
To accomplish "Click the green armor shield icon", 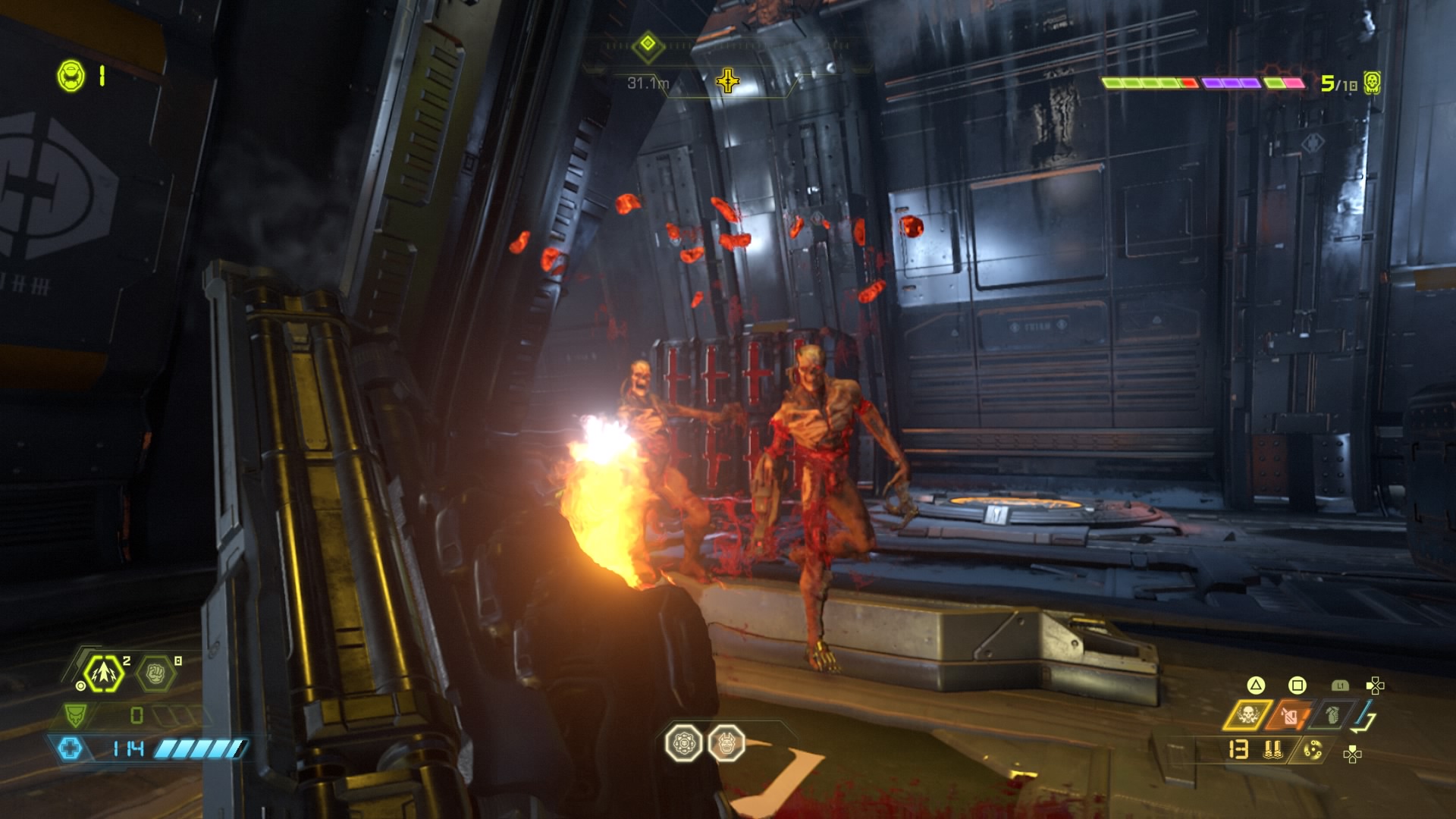I will 76,714.
